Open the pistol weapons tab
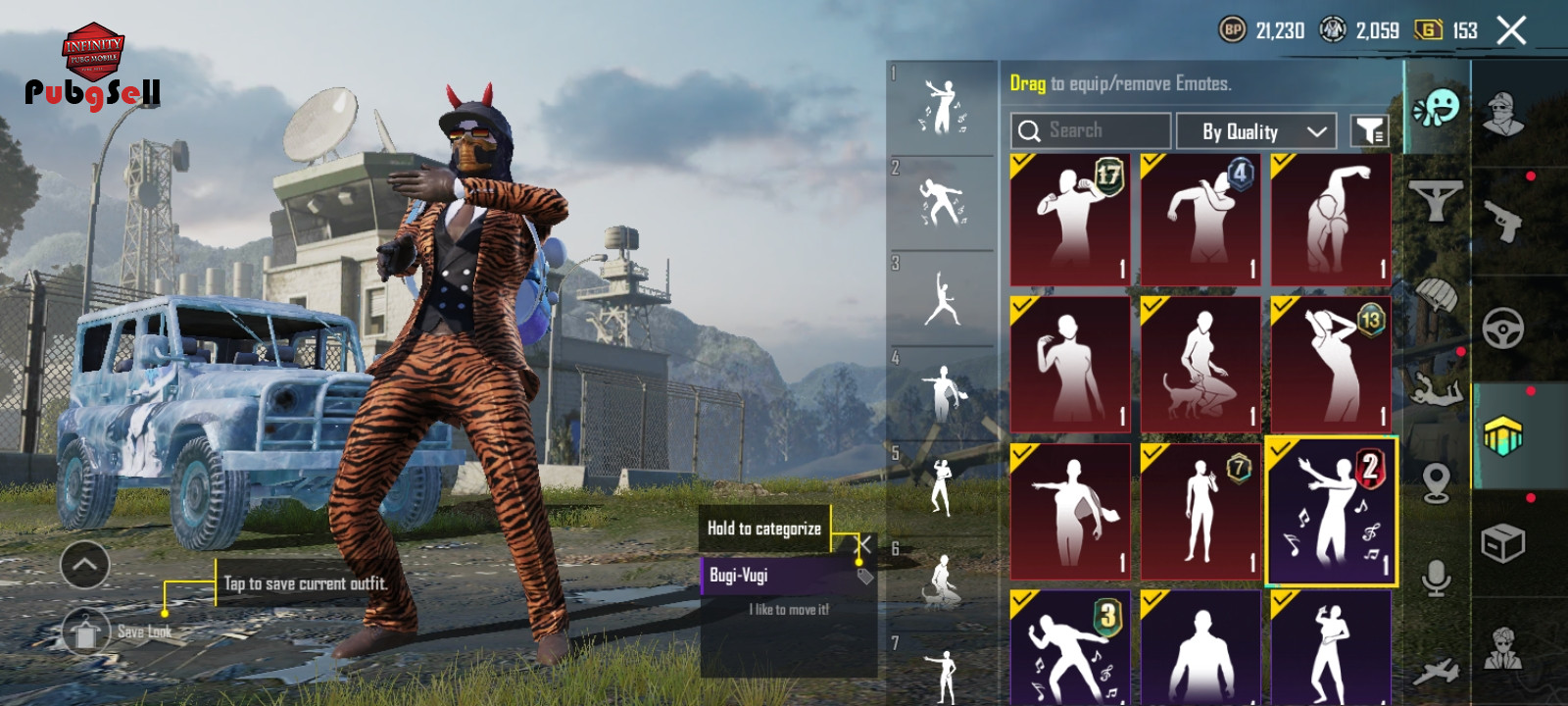This screenshot has width=1568, height=706. (1502, 220)
